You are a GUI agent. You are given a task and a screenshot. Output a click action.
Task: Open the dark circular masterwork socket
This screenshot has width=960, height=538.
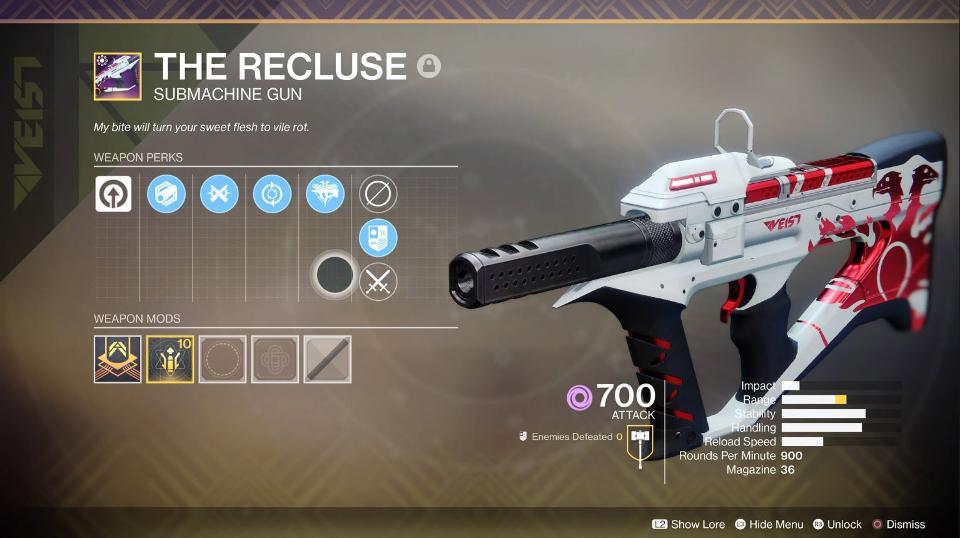pos(333,273)
